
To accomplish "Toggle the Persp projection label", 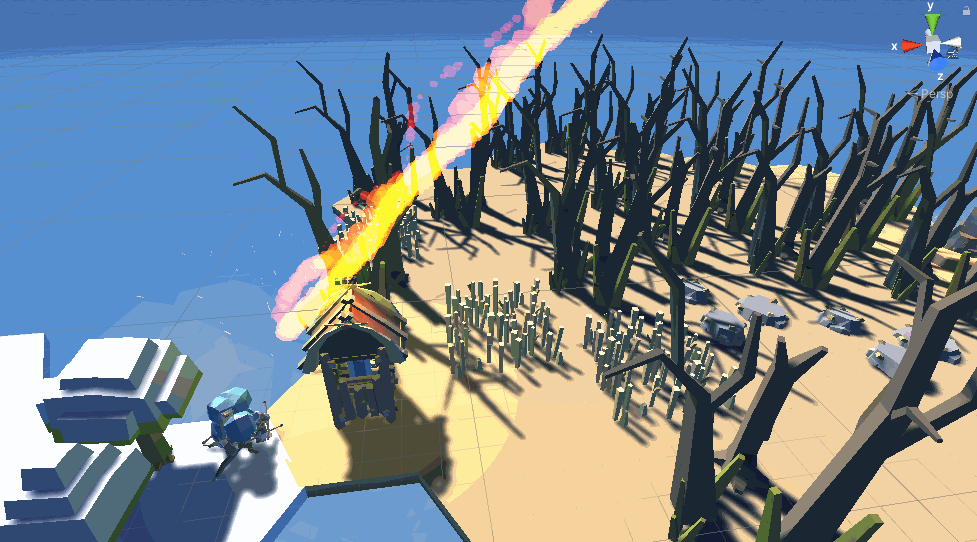I will 935,94.
